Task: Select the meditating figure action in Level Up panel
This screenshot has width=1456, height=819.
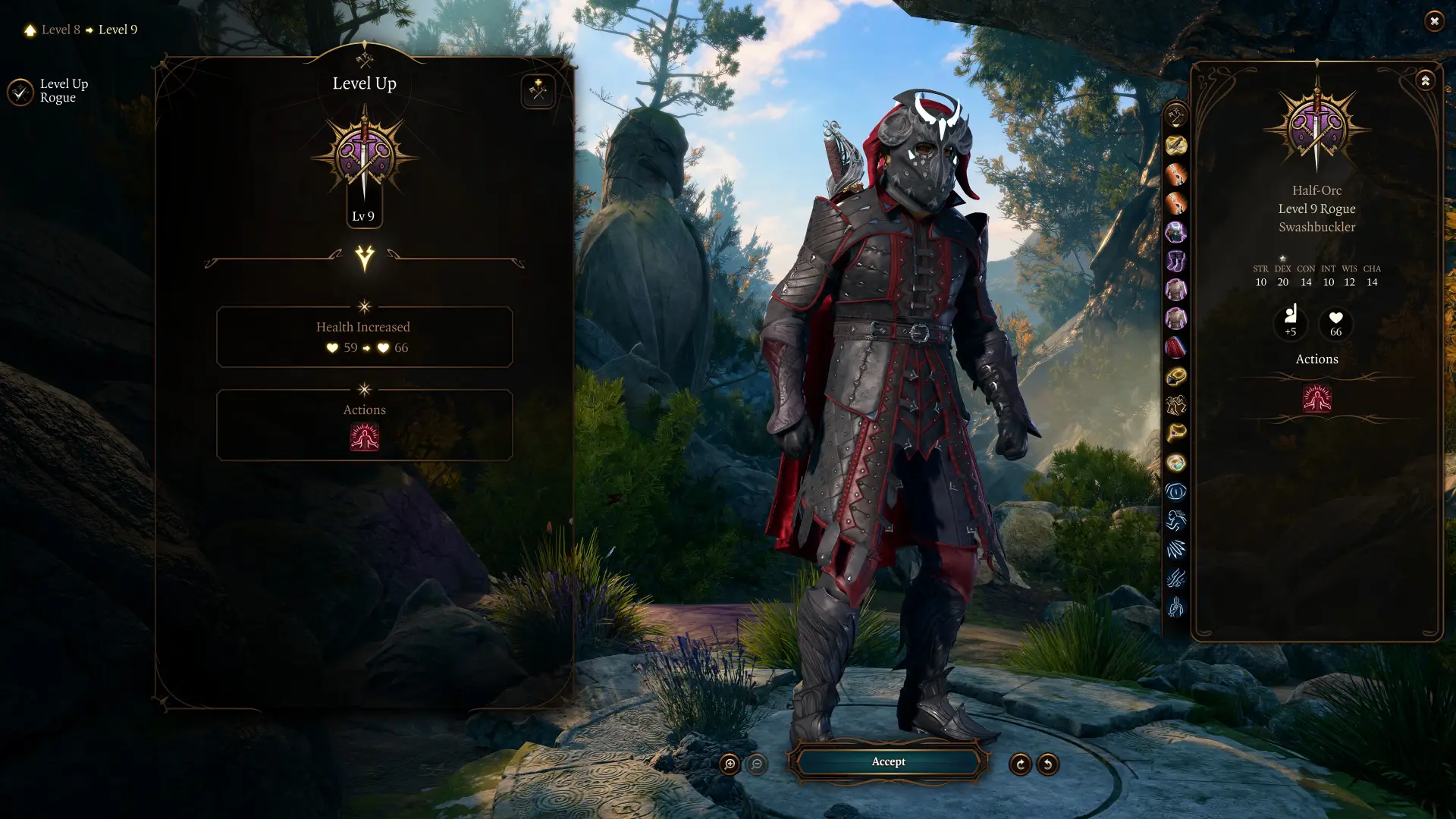Action: 365,437
